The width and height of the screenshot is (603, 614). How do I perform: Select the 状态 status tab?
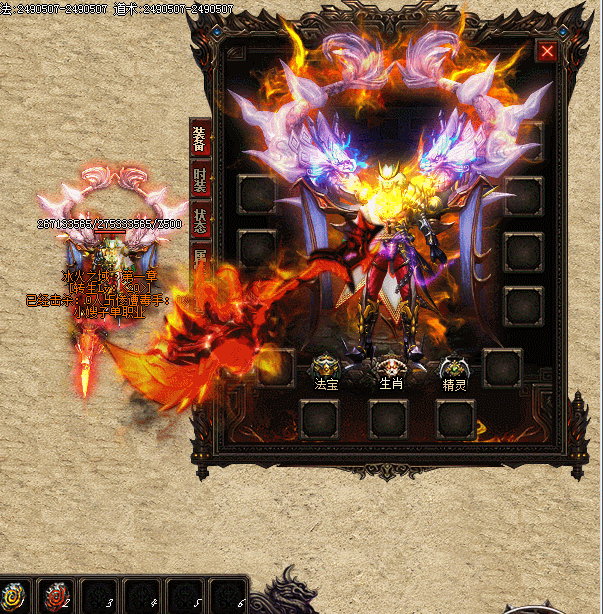(x=200, y=221)
